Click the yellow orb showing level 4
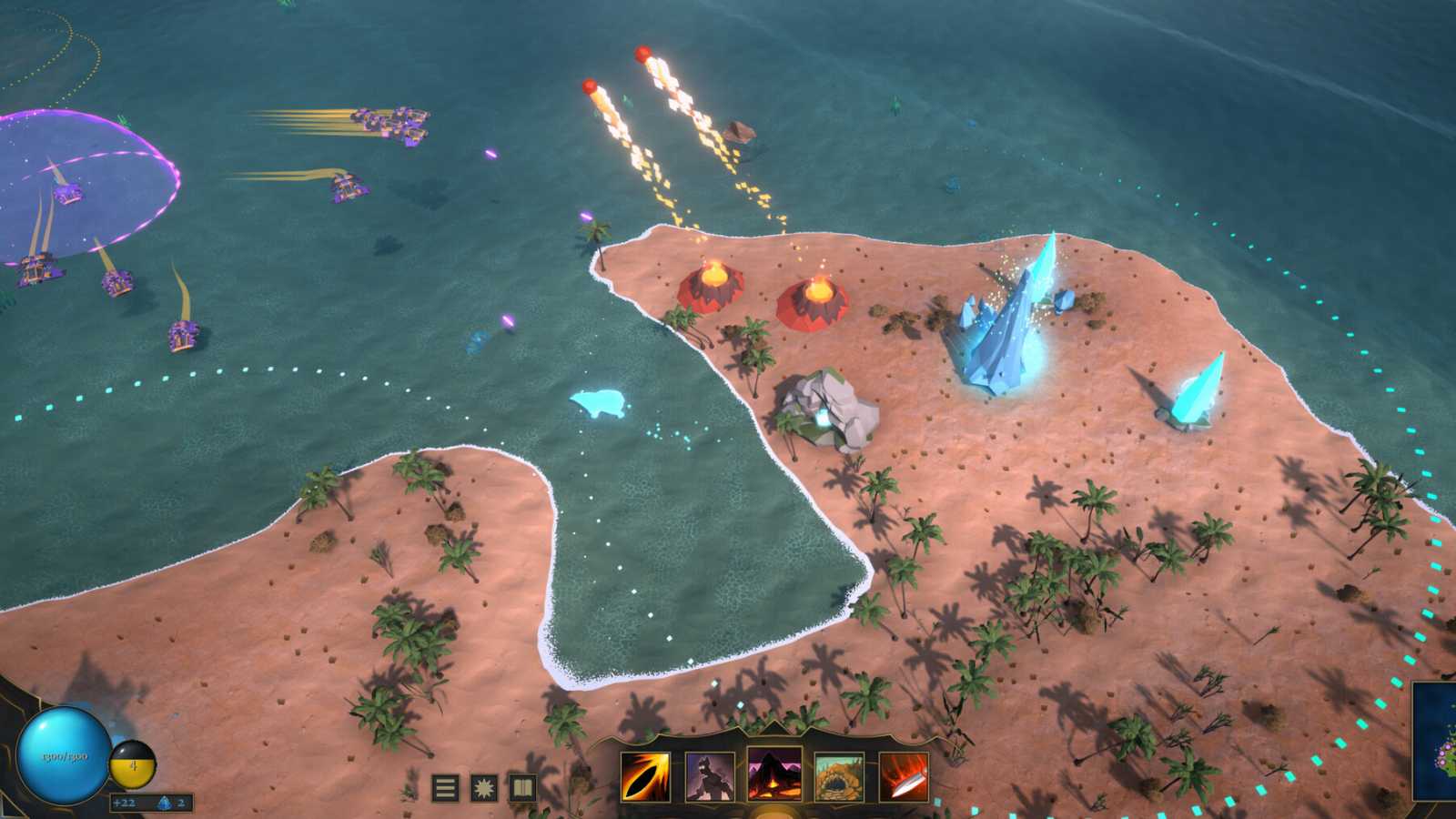 pos(133,765)
